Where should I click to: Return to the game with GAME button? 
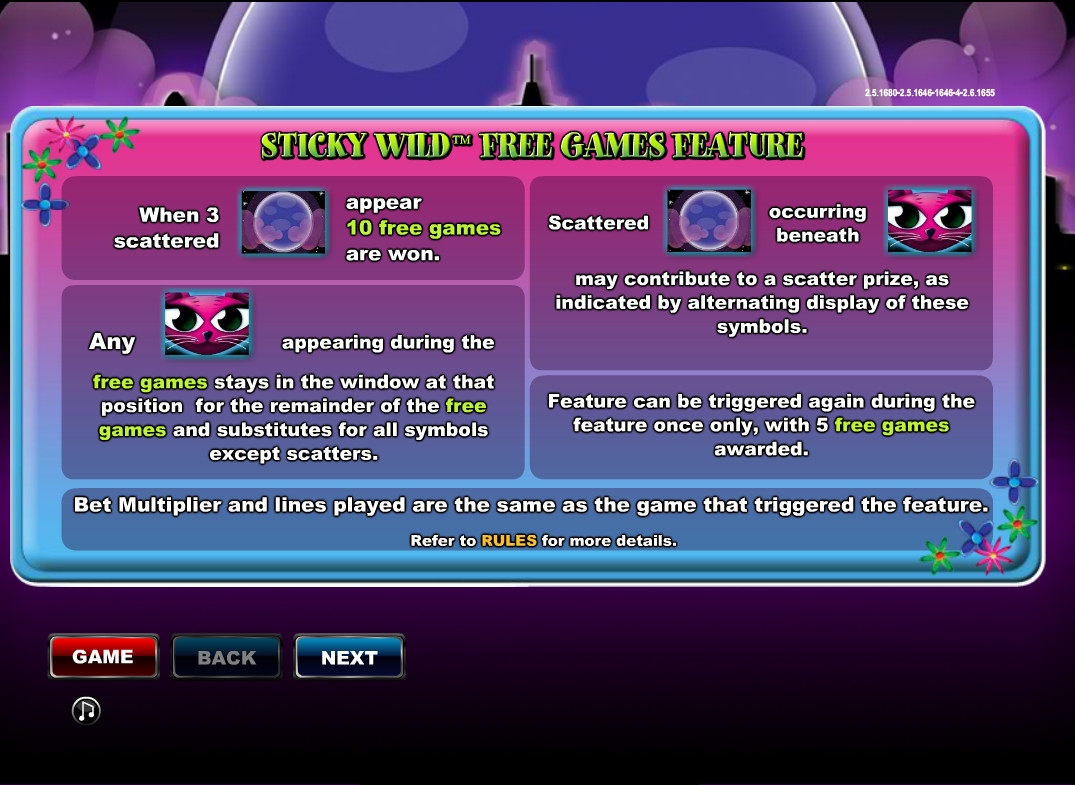103,657
